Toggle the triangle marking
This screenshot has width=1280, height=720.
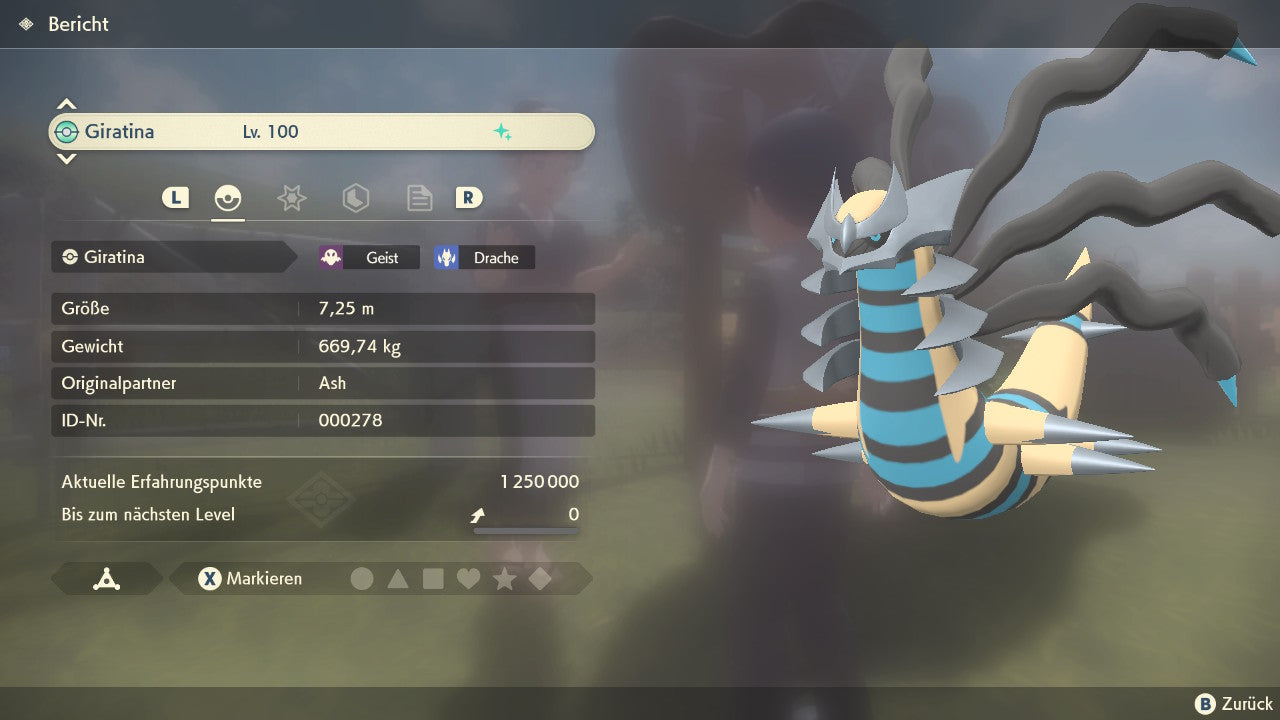pos(398,578)
